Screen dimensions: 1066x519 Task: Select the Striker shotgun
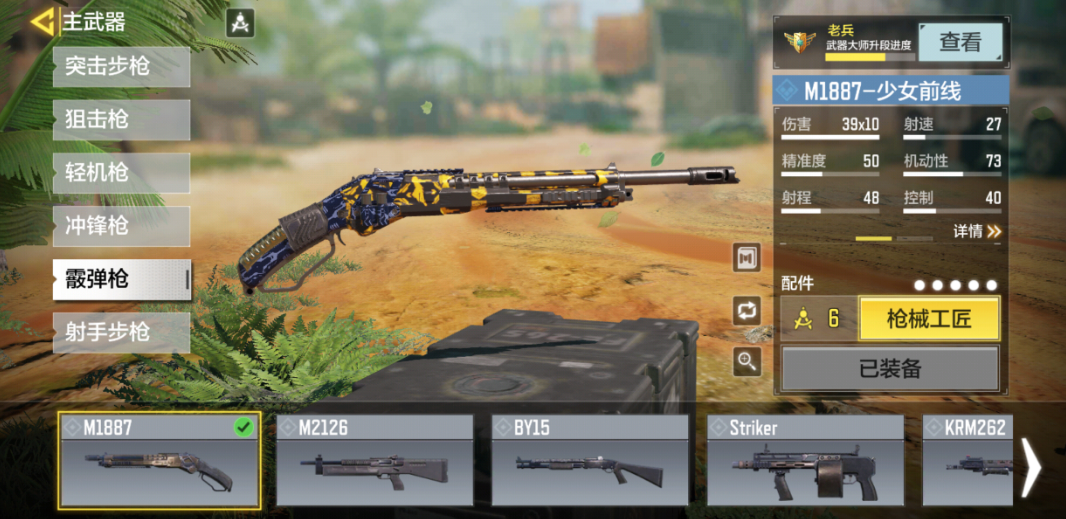coord(805,460)
